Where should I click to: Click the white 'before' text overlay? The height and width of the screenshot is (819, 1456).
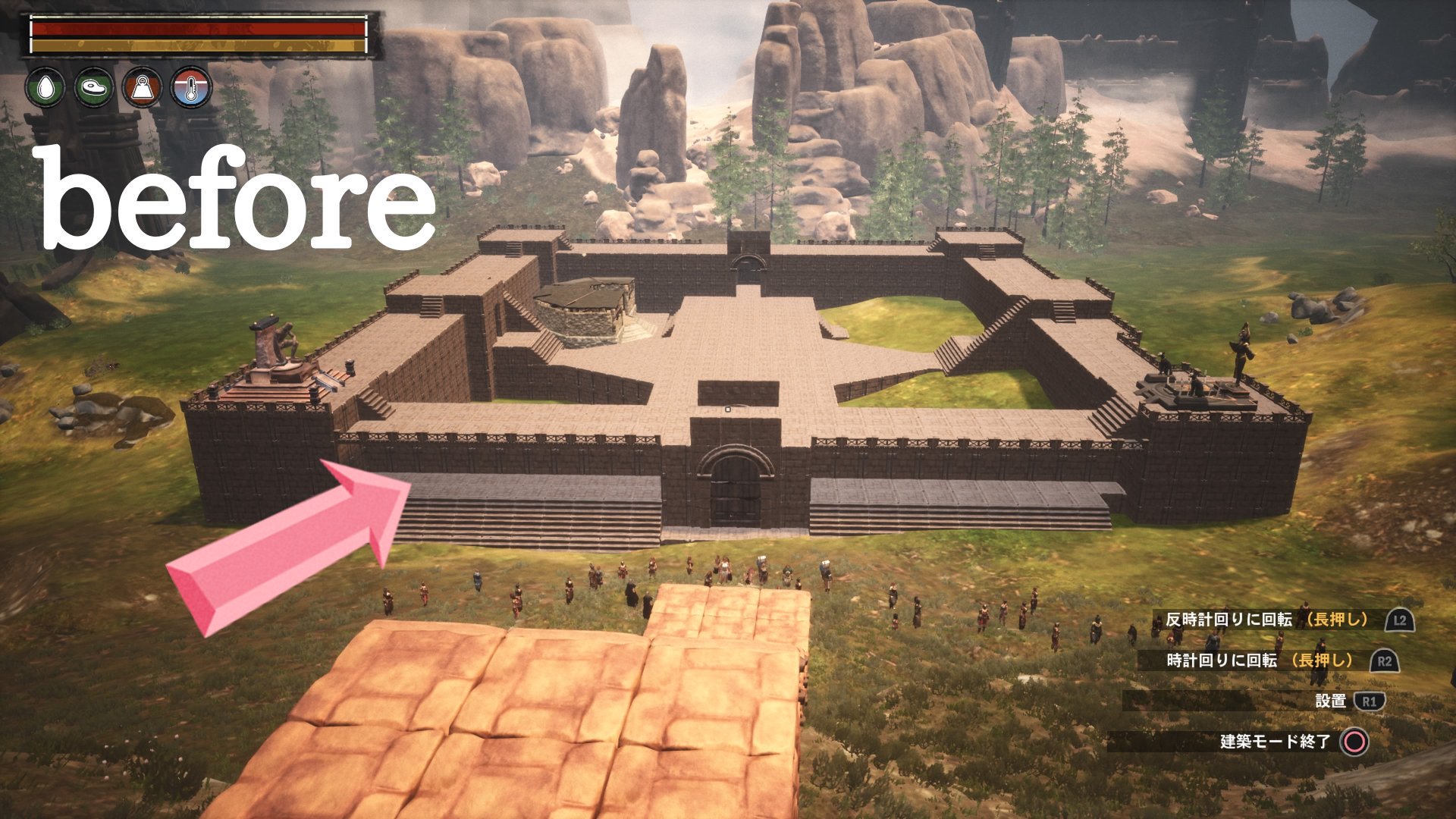[x=235, y=193]
